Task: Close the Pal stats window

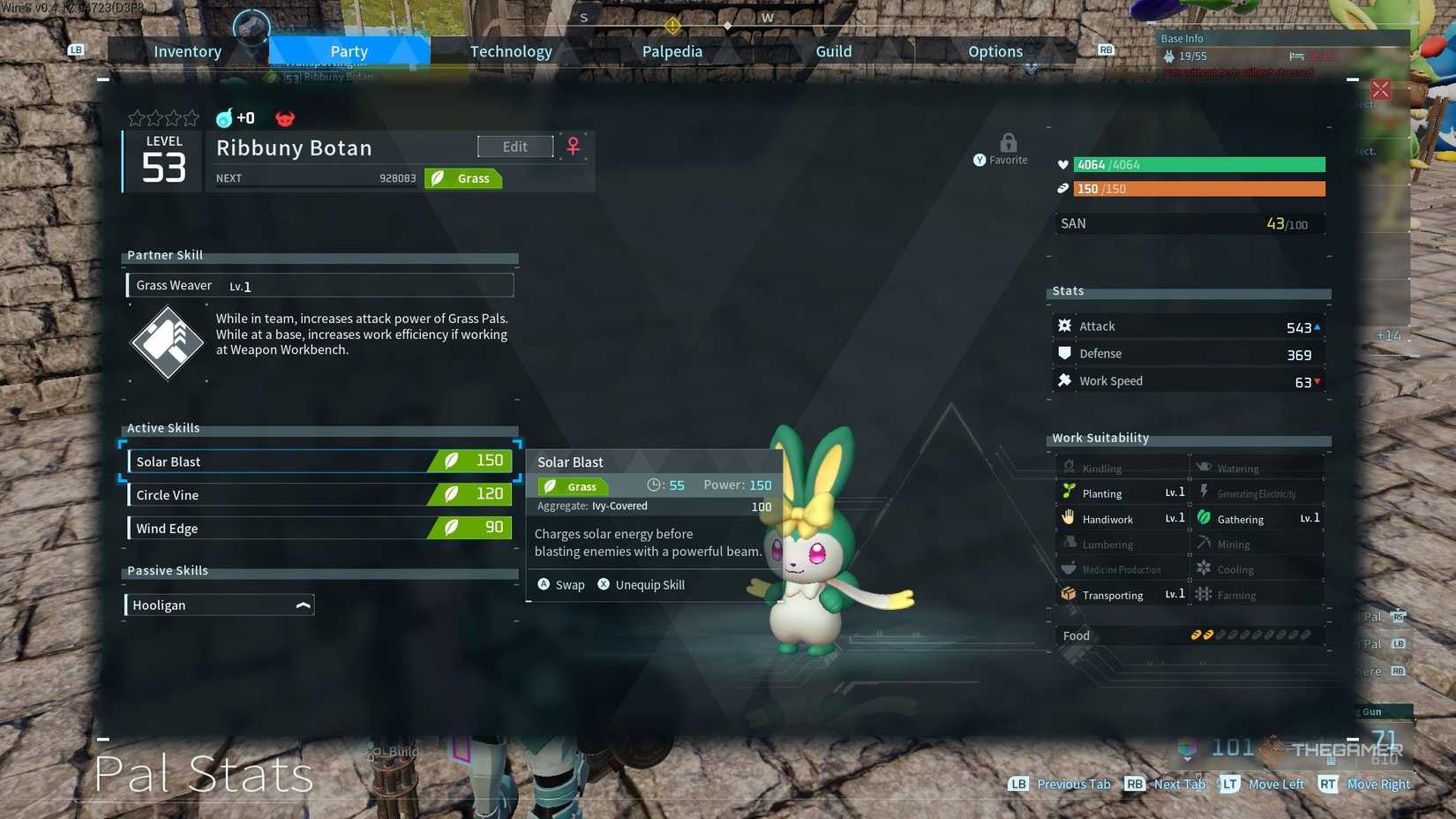Action: [1380, 90]
